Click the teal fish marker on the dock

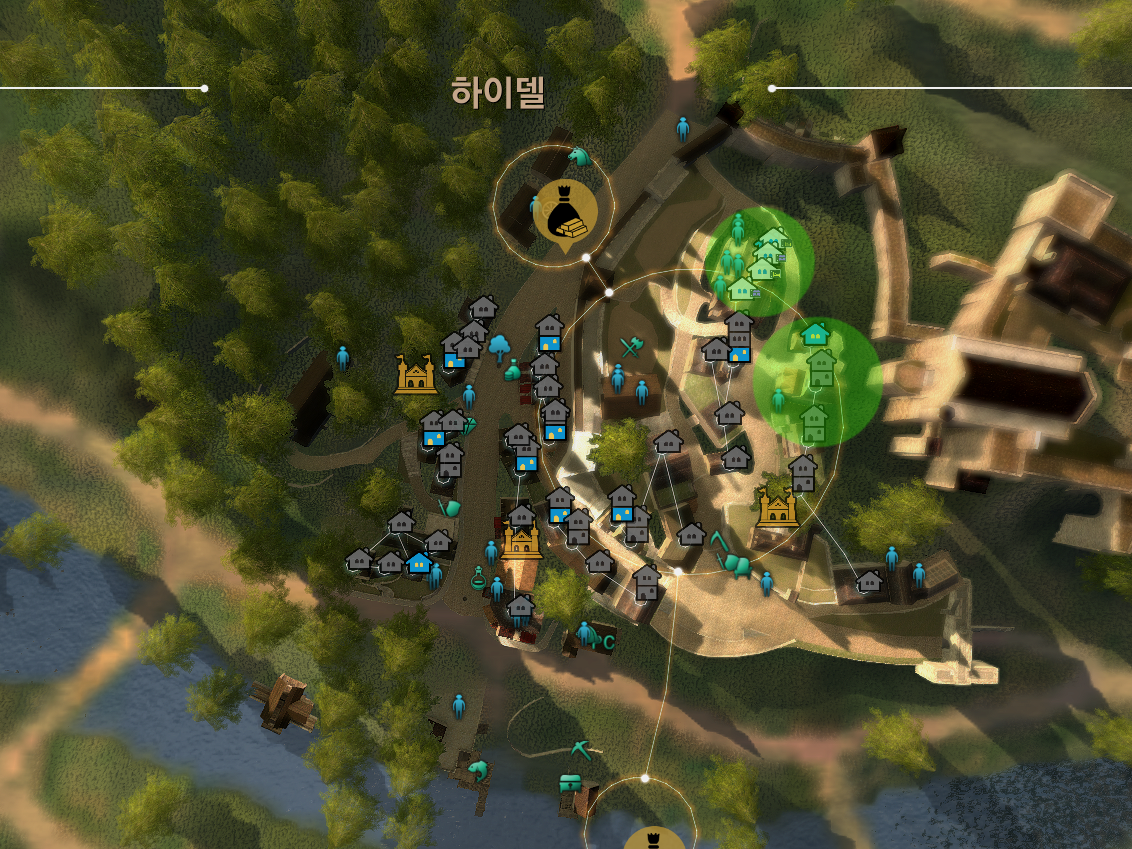(x=478, y=770)
